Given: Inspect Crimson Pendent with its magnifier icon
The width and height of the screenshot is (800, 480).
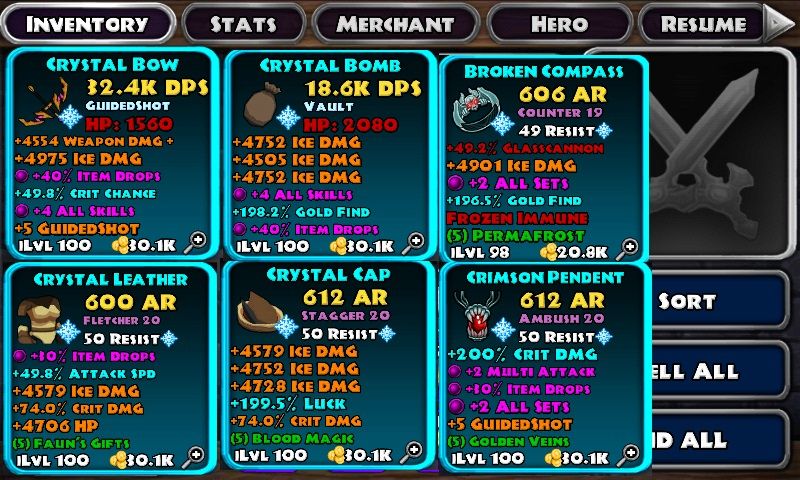Looking at the screenshot, I should [x=628, y=455].
